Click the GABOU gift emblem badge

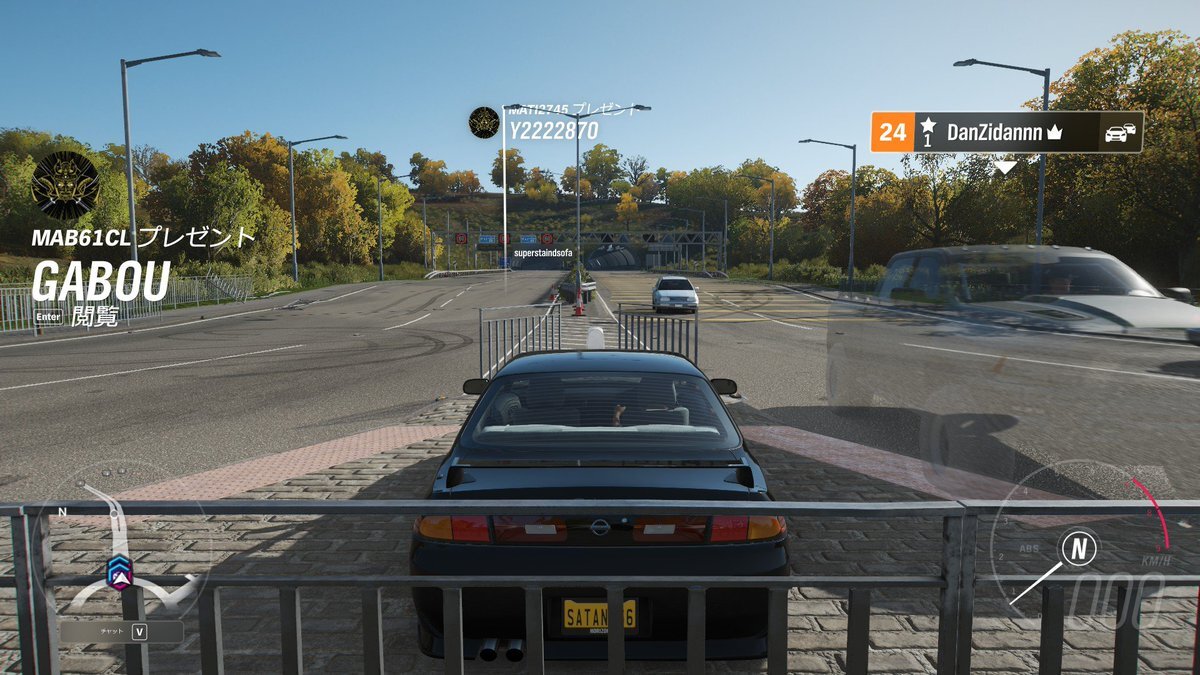(x=65, y=185)
